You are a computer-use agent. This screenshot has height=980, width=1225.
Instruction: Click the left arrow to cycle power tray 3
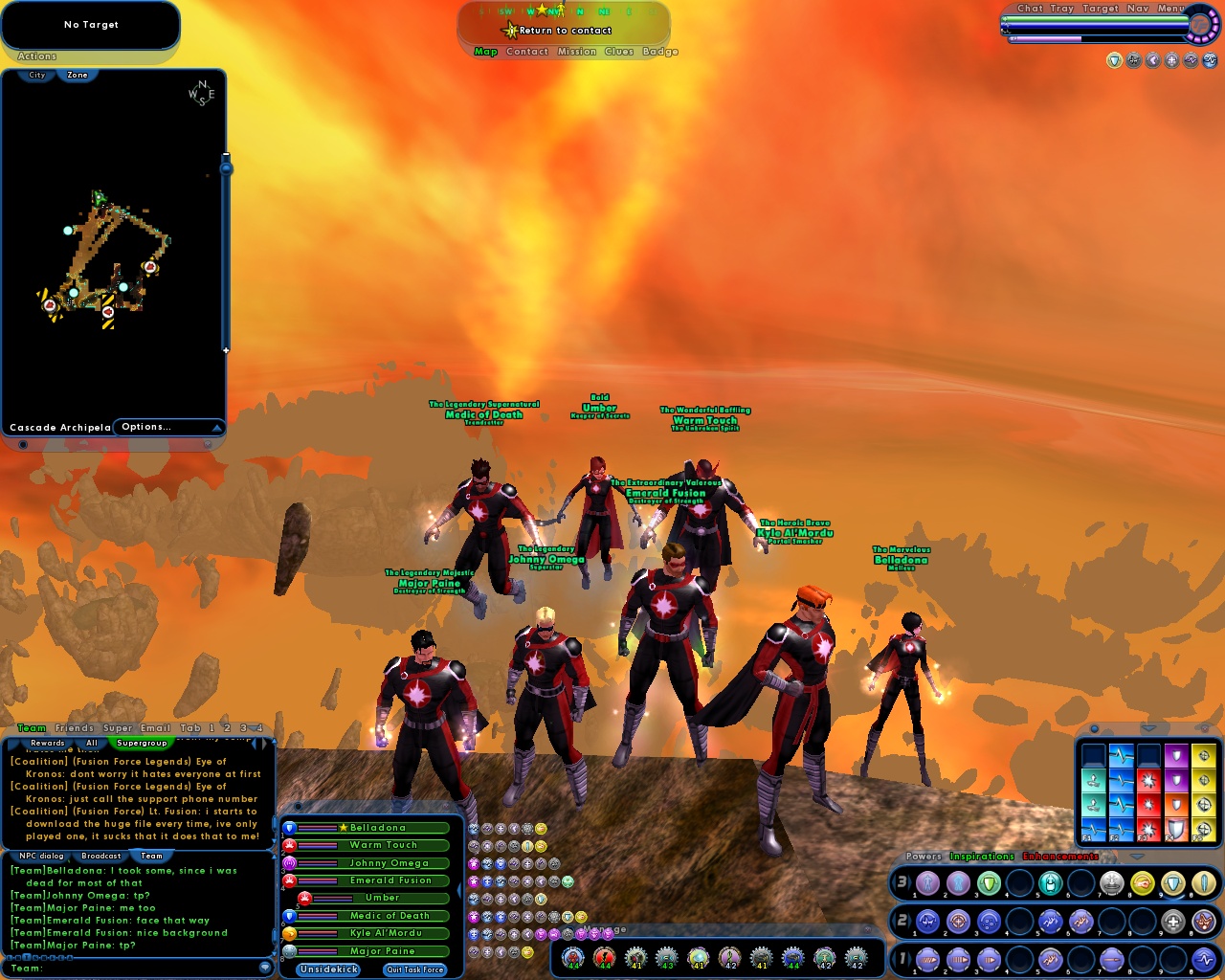(894, 884)
